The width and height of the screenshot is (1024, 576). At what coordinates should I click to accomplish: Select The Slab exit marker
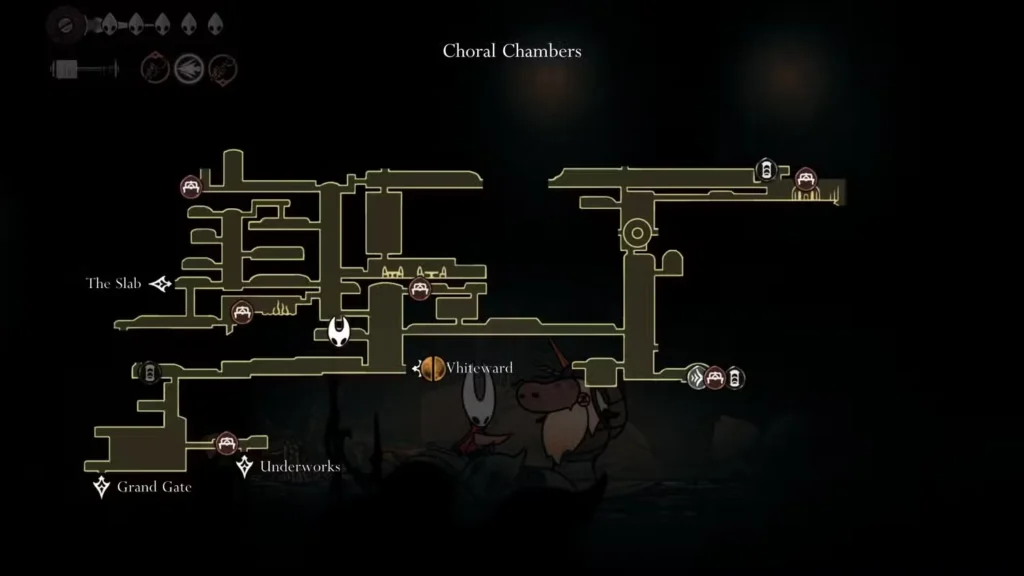[161, 284]
